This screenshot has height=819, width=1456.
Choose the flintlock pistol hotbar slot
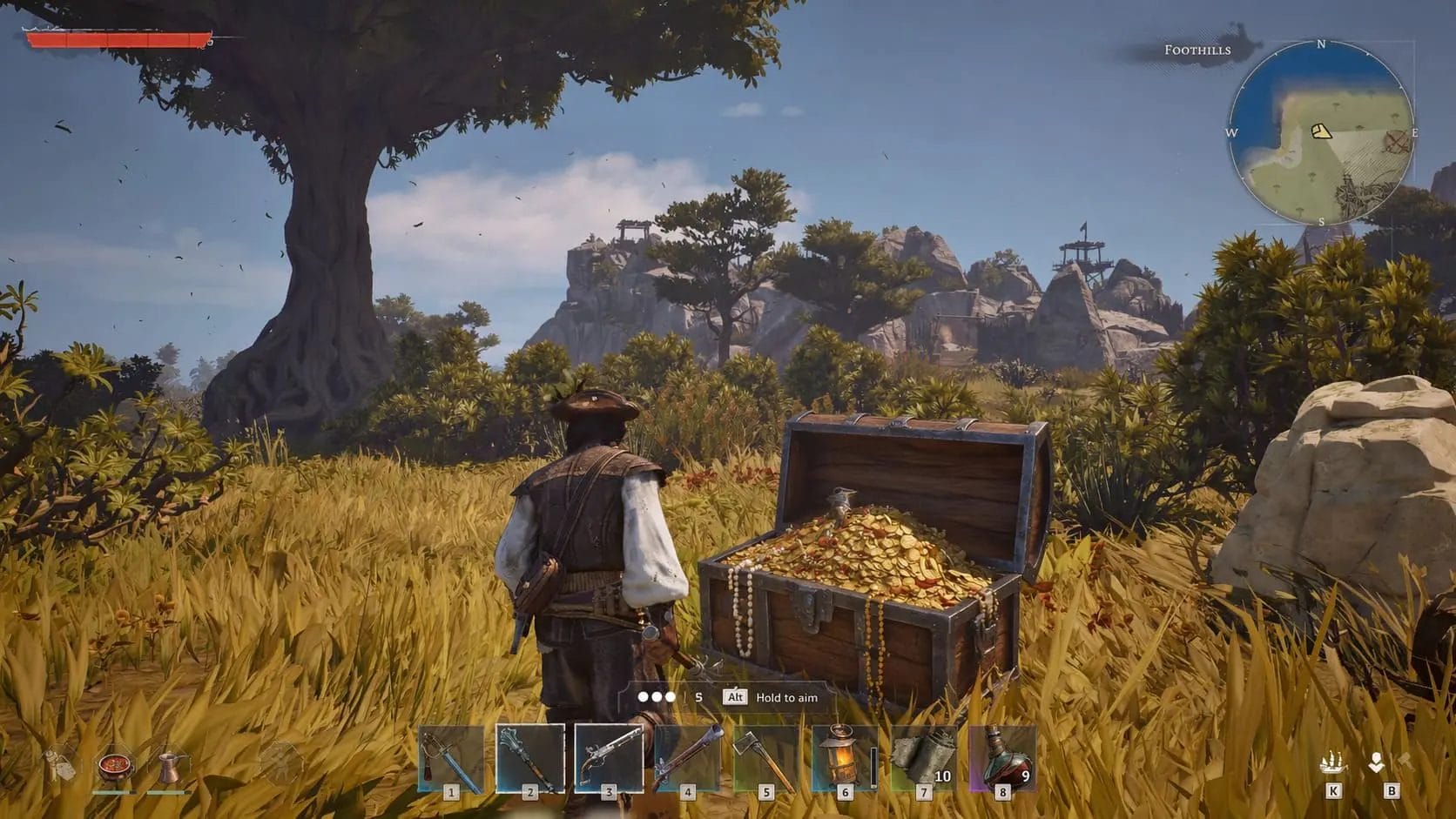609,760
